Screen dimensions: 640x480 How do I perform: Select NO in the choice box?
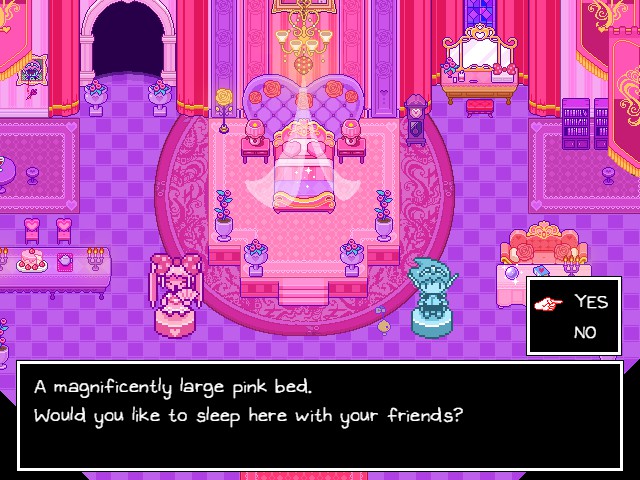tap(586, 333)
